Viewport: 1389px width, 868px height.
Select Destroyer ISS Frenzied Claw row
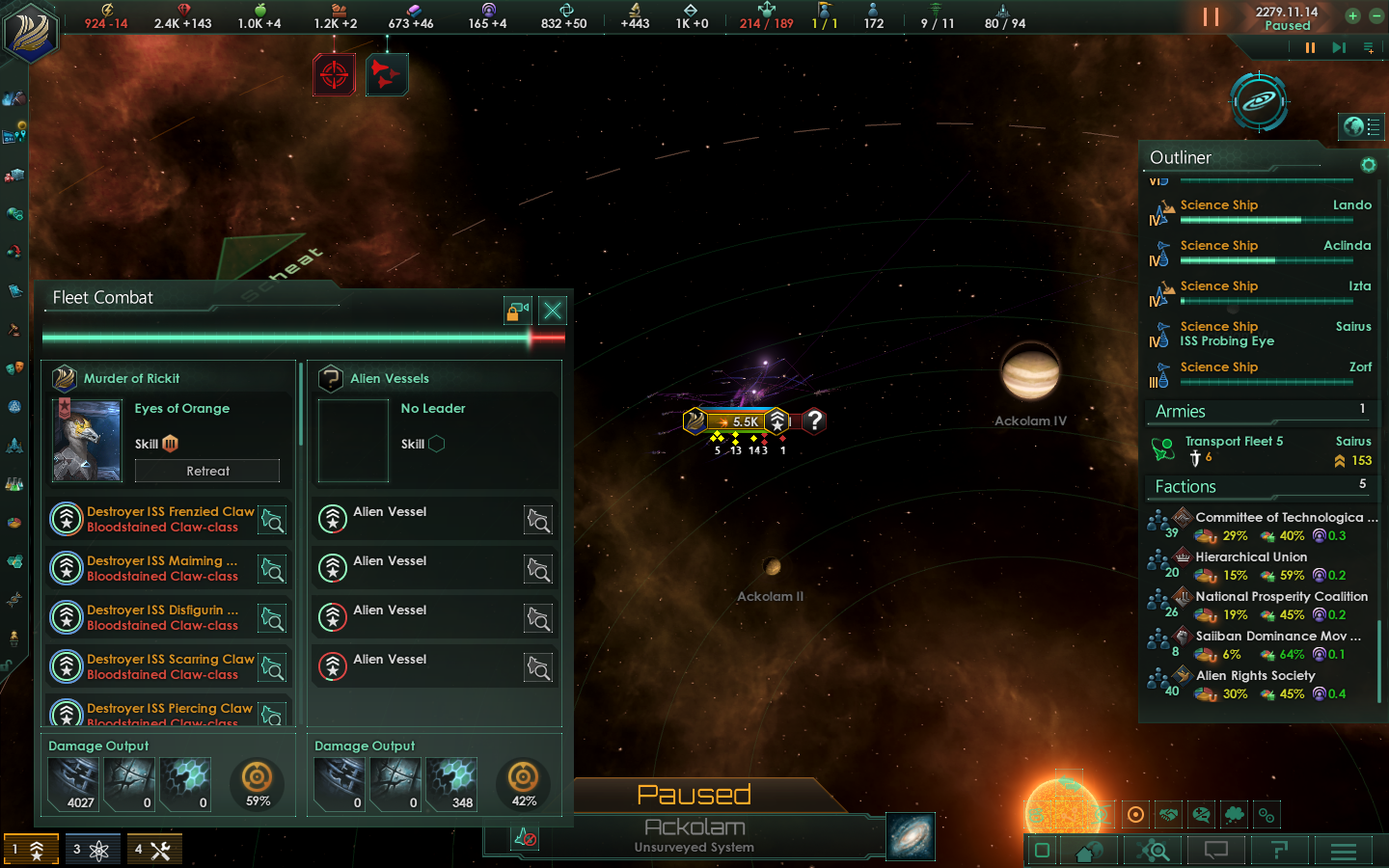point(170,519)
